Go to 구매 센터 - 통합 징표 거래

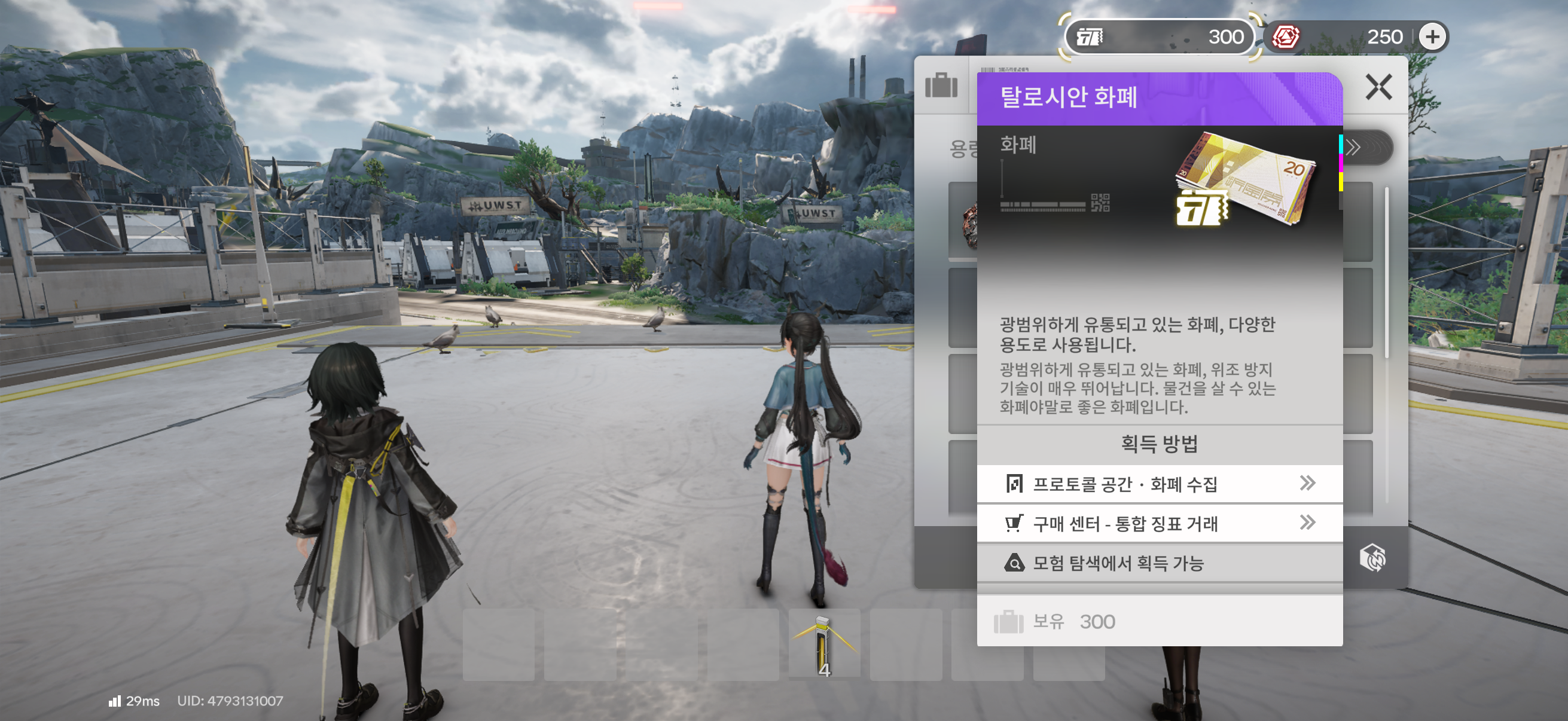pyautogui.click(x=1159, y=523)
